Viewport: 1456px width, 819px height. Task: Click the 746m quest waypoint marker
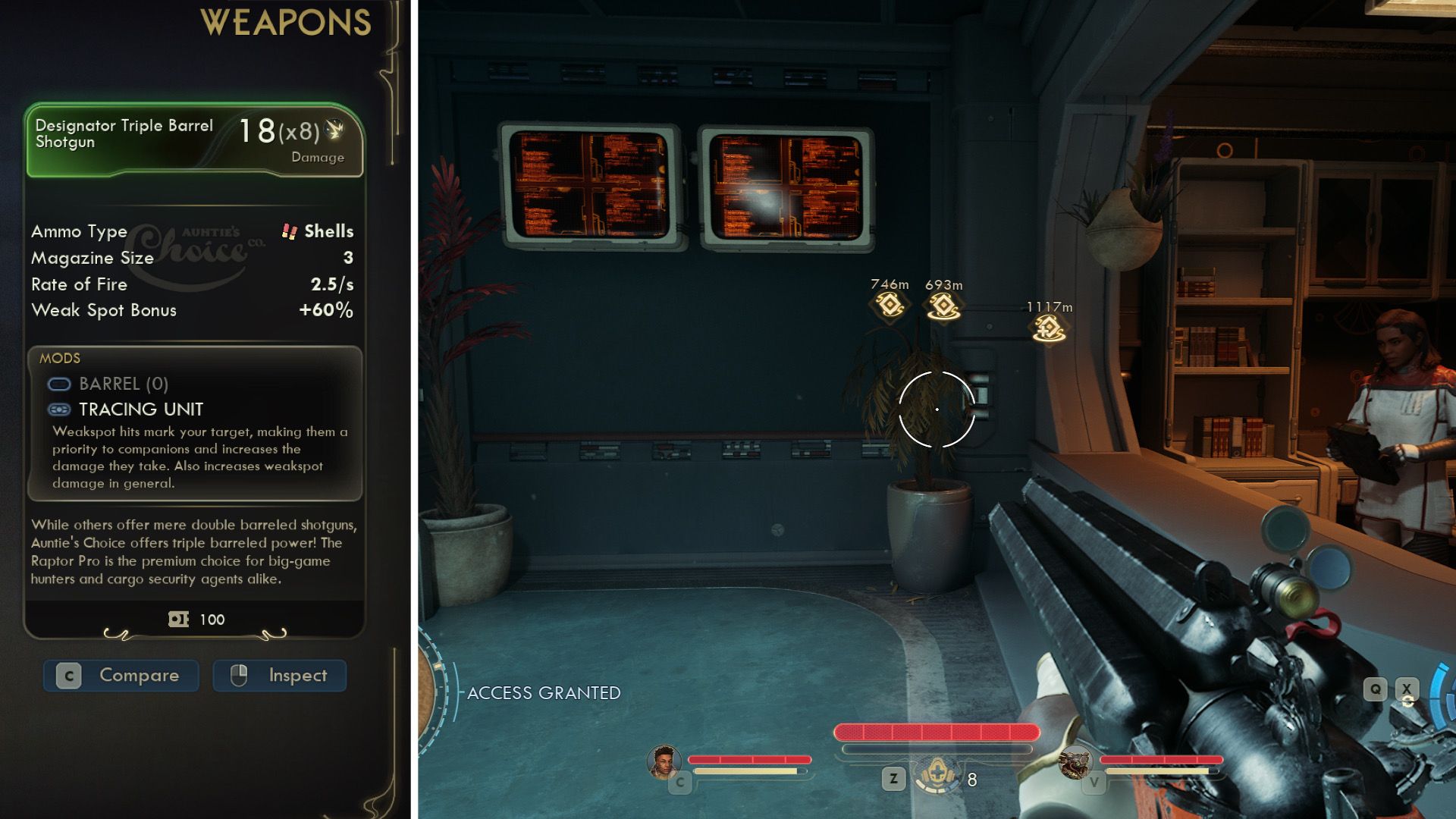[x=889, y=305]
